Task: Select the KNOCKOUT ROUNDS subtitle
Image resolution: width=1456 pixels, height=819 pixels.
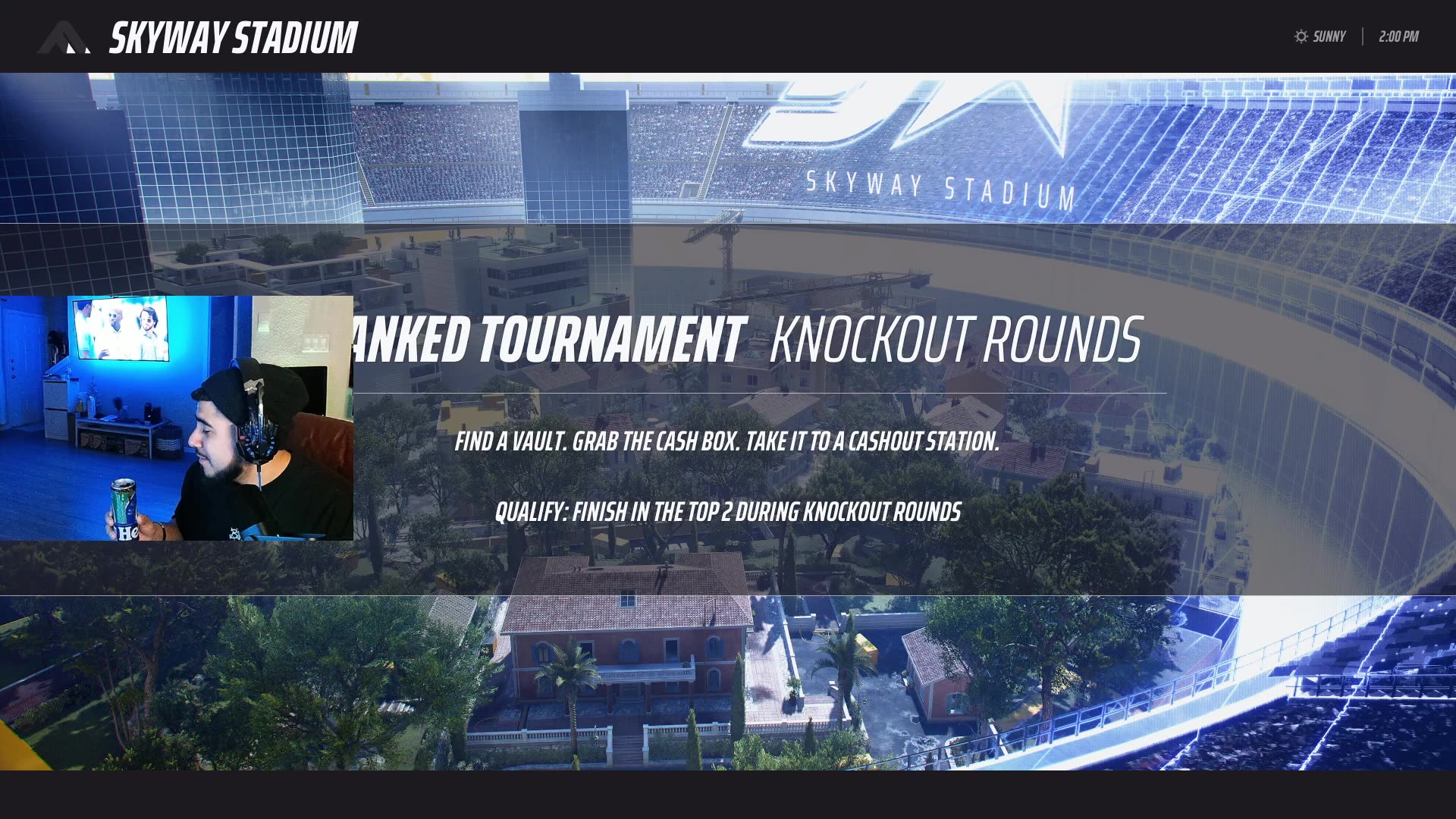Action: click(955, 341)
